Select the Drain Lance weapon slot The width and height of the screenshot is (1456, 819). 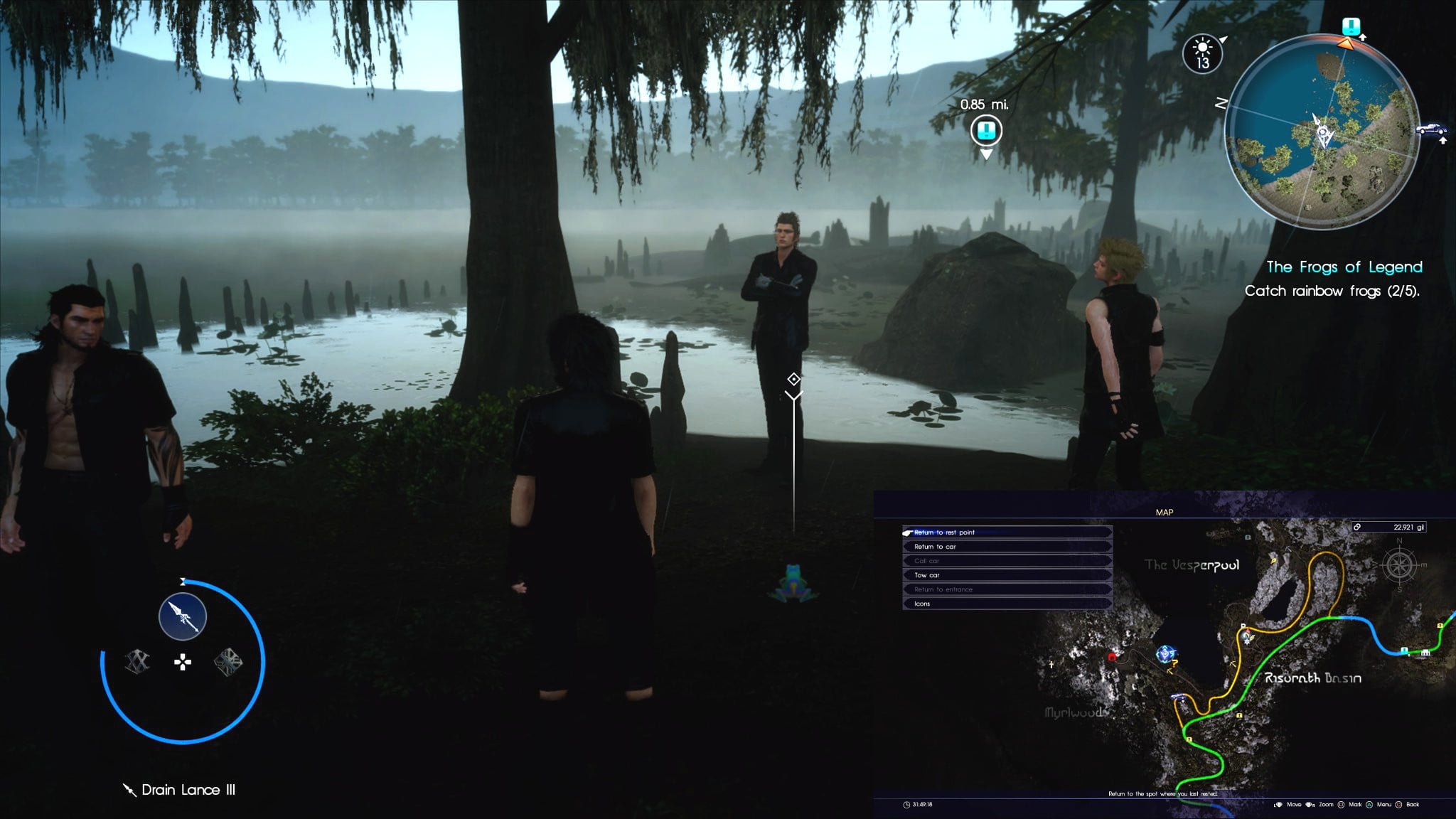pyautogui.click(x=183, y=616)
